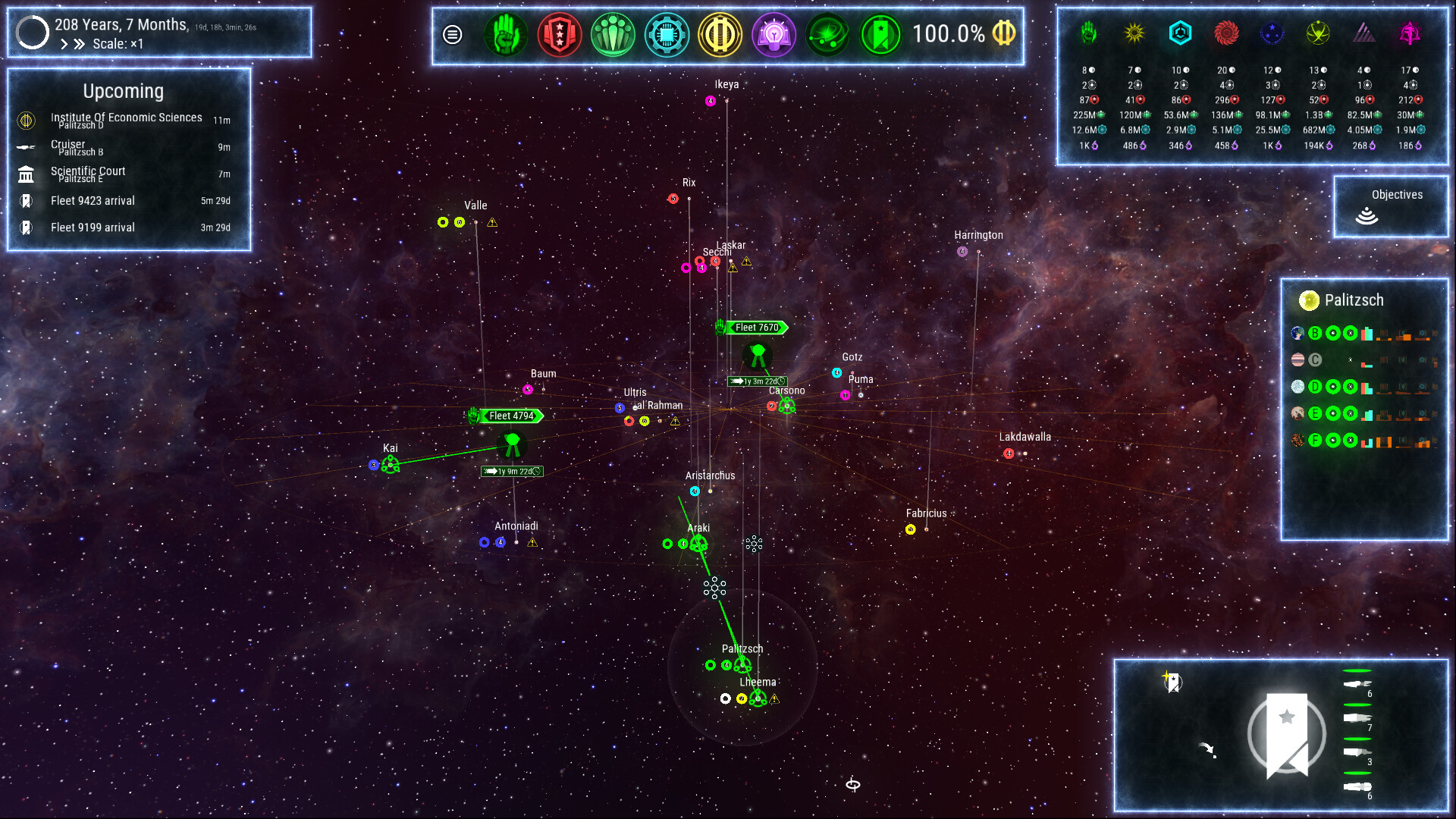
Task: Open the red three-star military panel
Action: (x=559, y=35)
